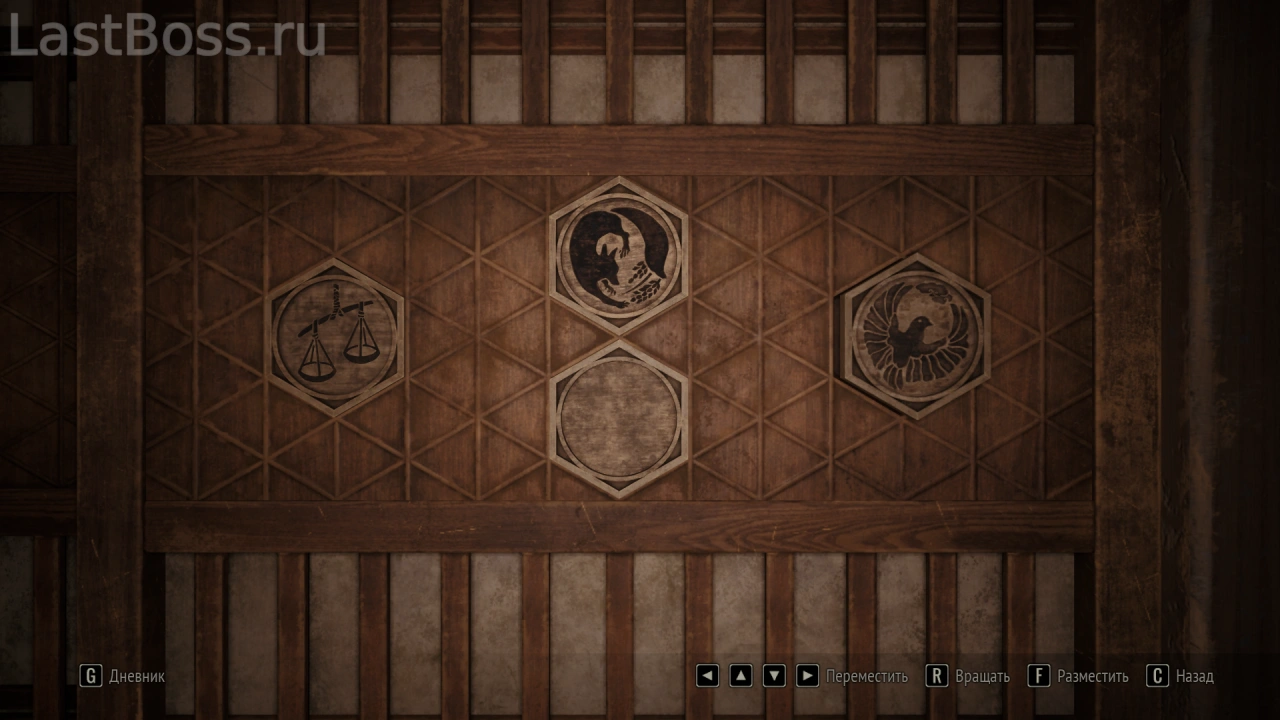Choose the empty round slot
Image resolution: width=1280 pixels, height=720 pixels.
(618, 417)
